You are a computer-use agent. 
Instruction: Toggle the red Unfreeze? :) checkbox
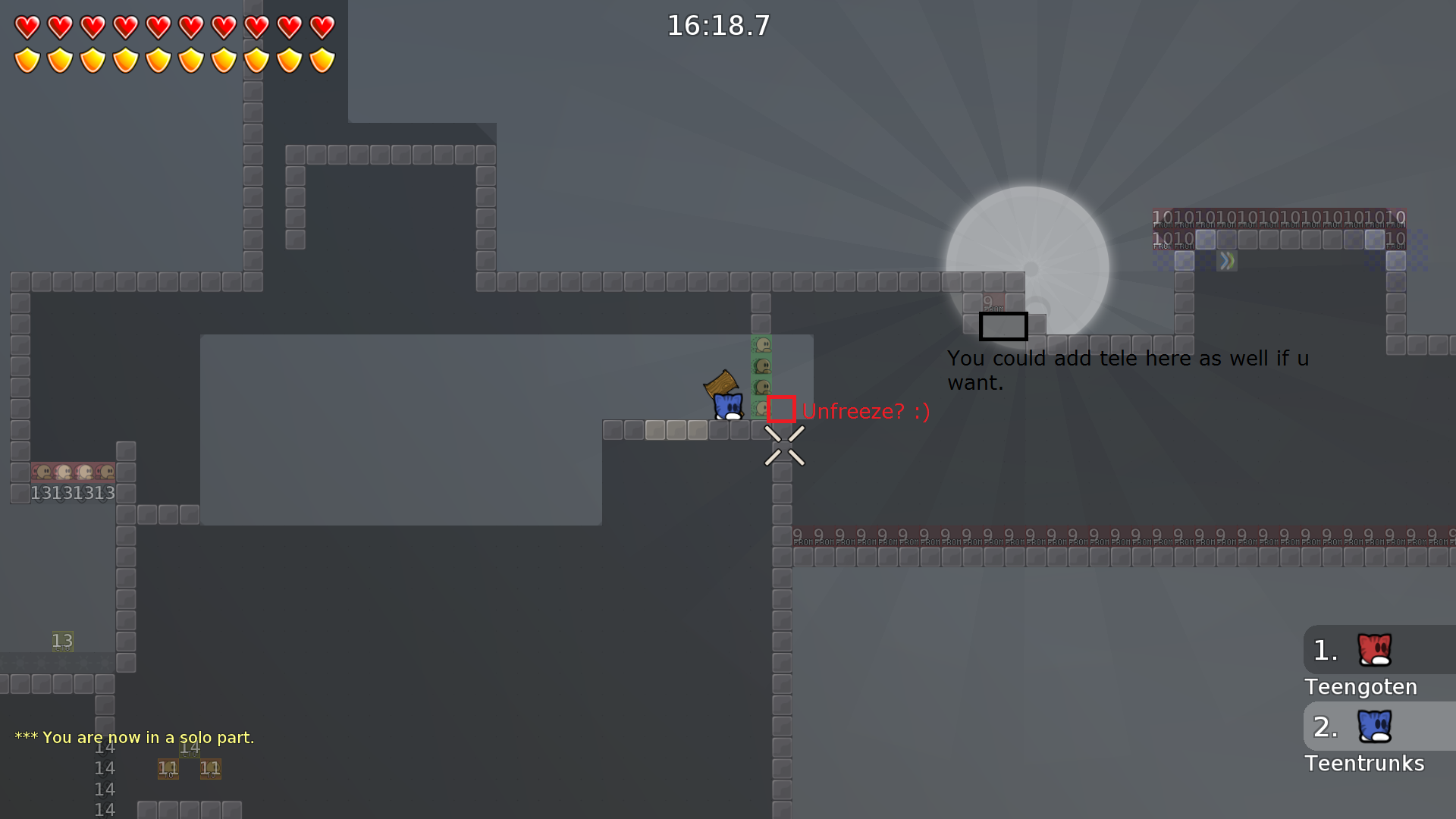coord(780,409)
